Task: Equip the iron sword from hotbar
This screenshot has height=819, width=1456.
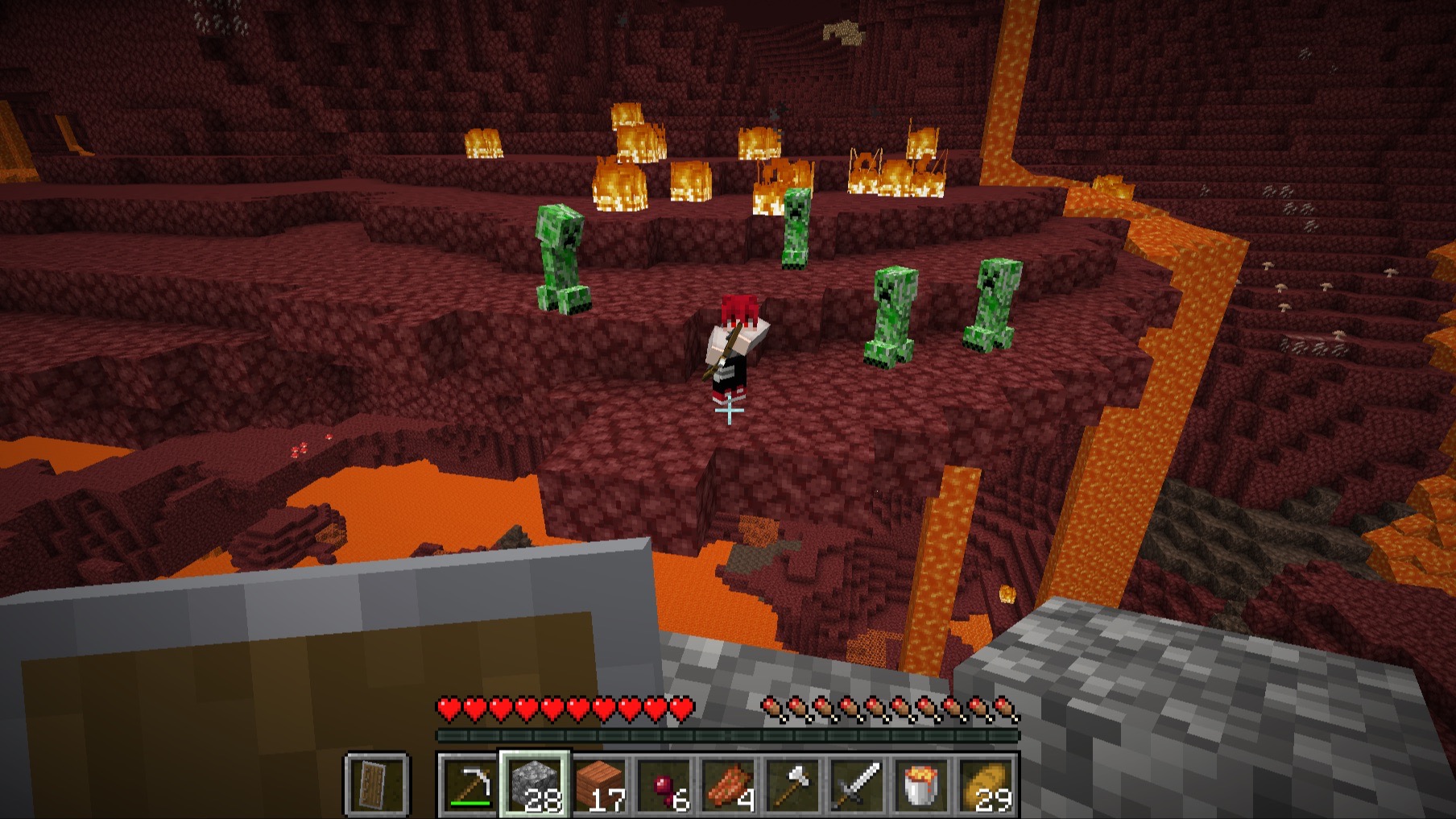Action: point(858,785)
